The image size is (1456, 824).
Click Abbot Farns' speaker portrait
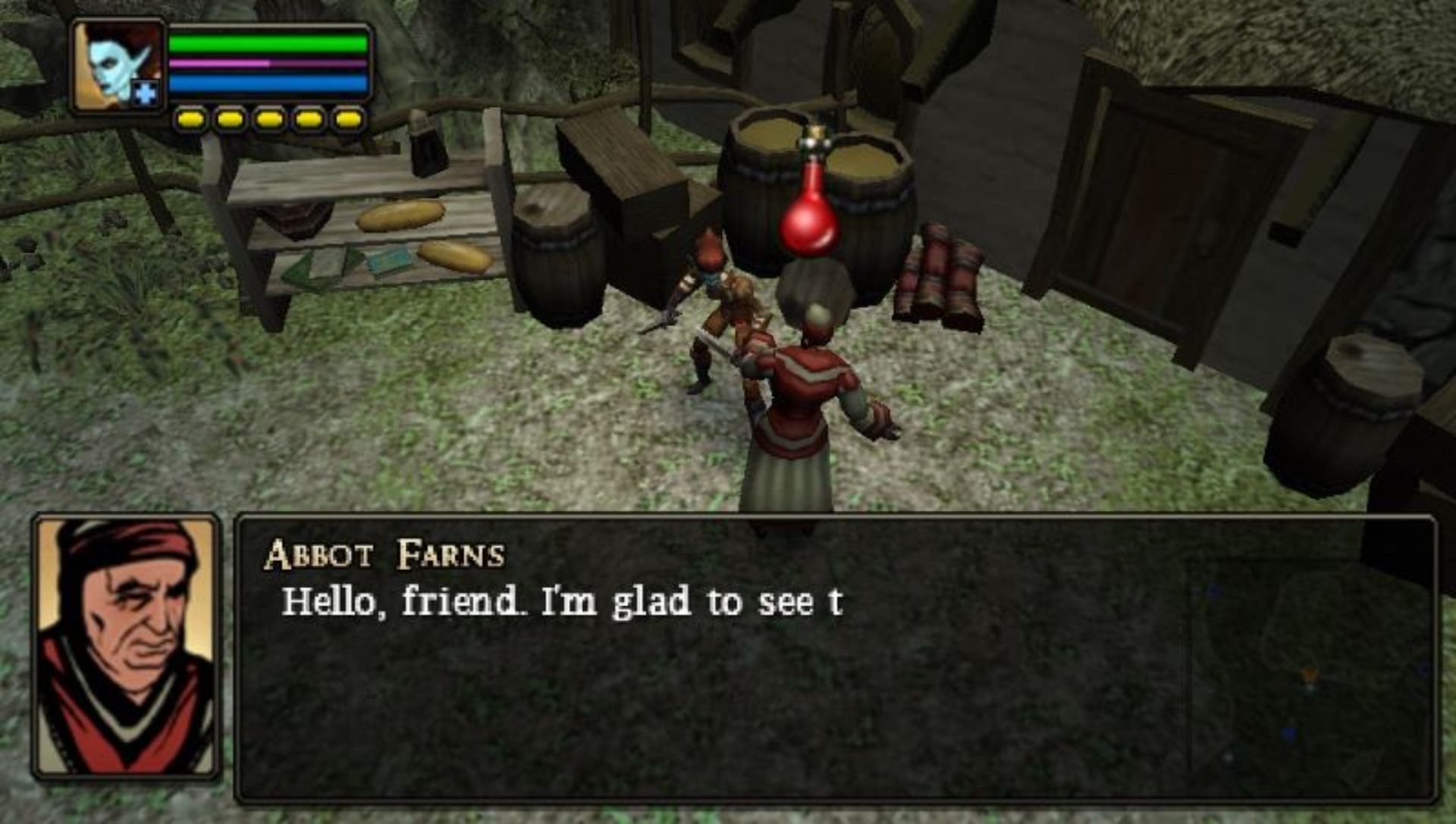tap(127, 646)
